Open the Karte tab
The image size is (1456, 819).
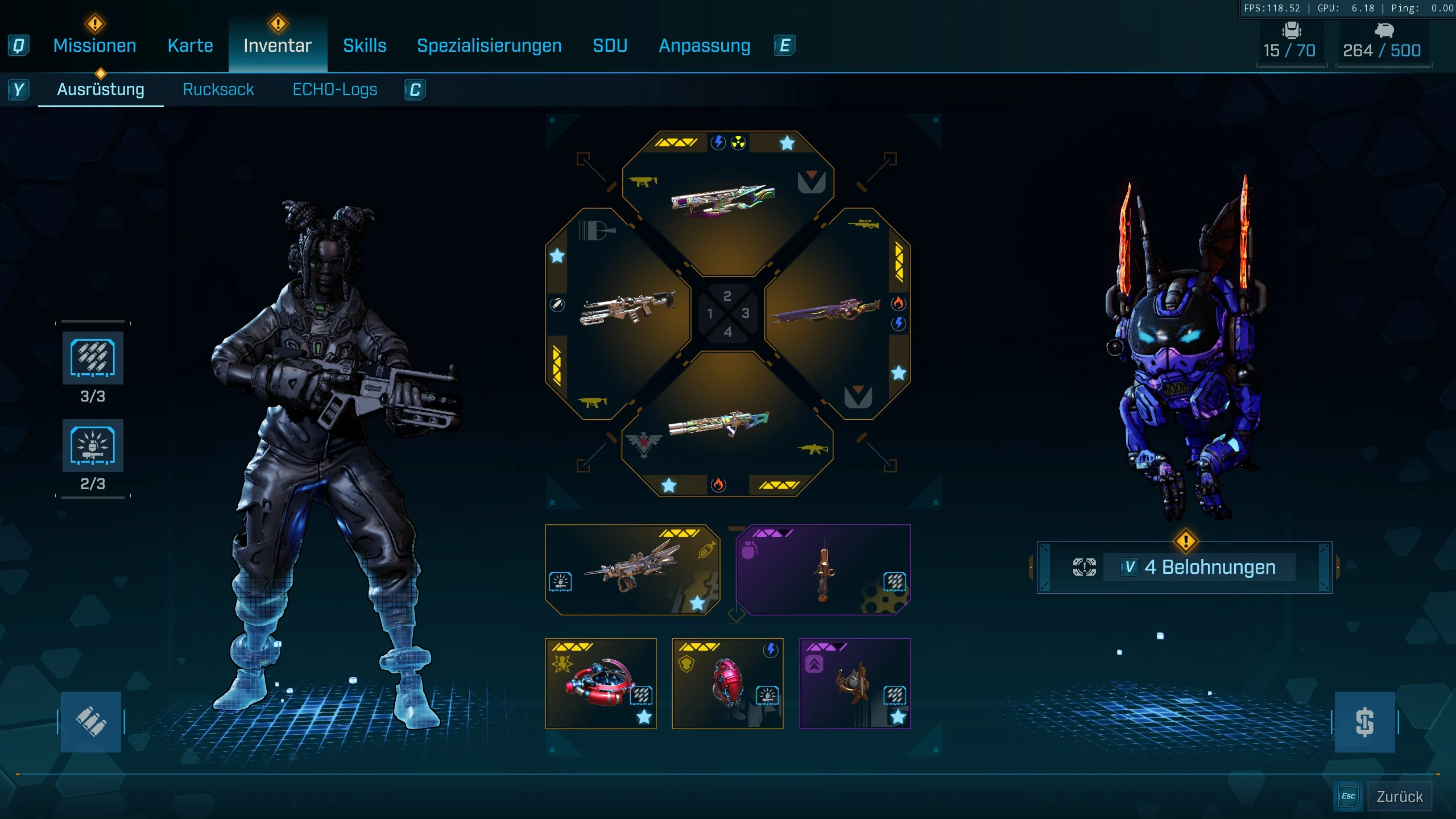click(190, 45)
